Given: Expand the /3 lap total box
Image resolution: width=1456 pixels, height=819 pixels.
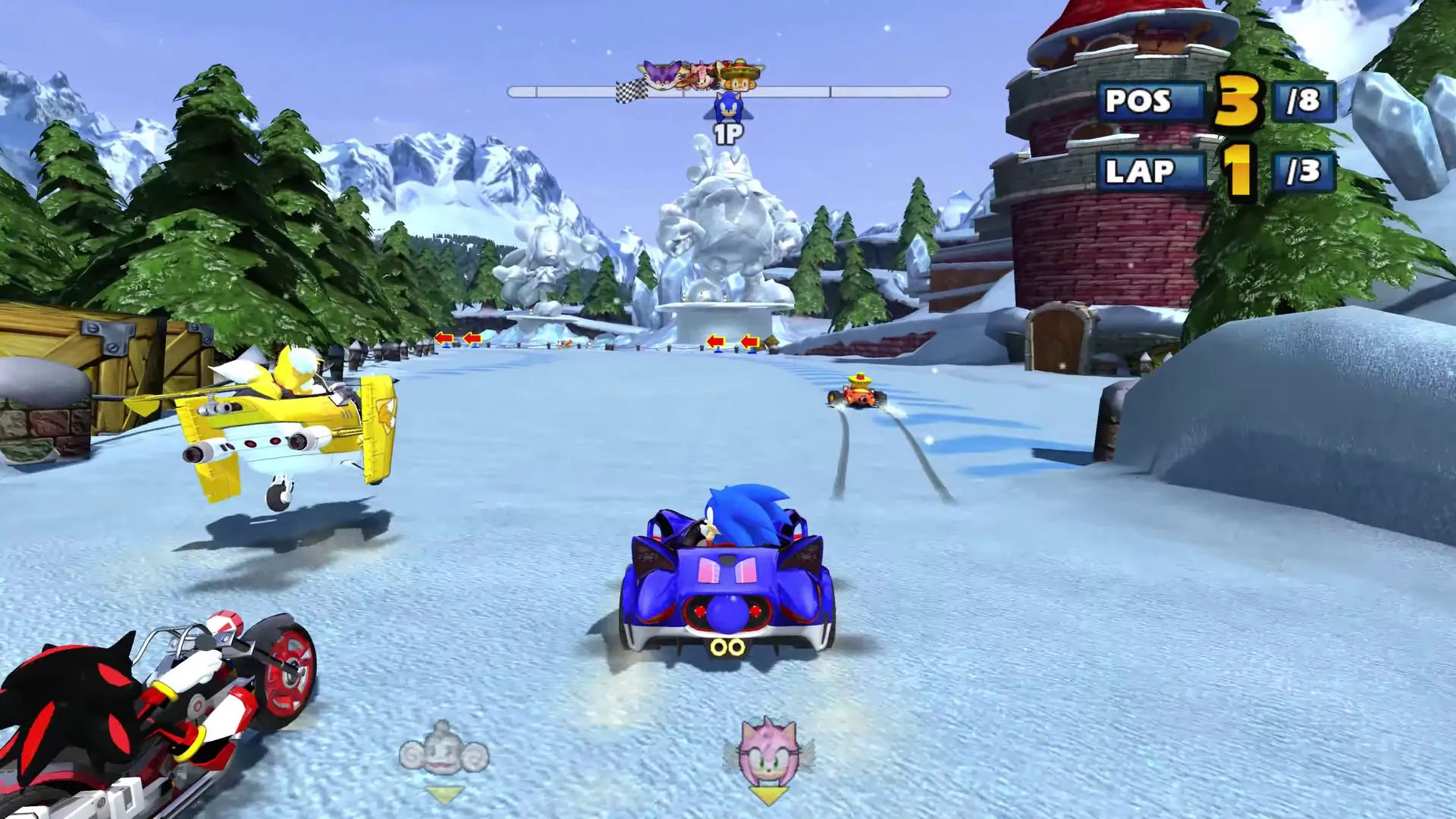Looking at the screenshot, I should pyautogui.click(x=1305, y=170).
